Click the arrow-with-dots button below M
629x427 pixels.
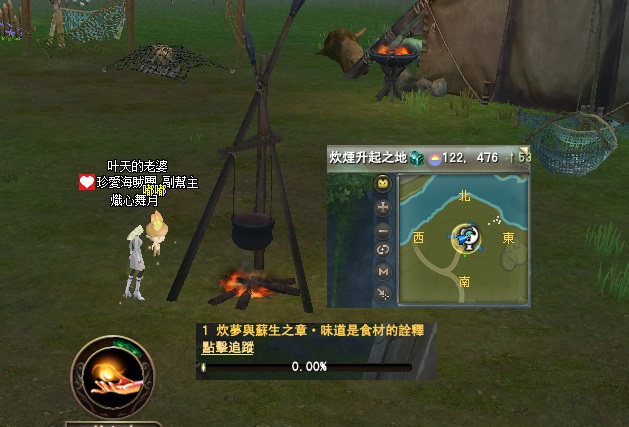click(x=383, y=293)
